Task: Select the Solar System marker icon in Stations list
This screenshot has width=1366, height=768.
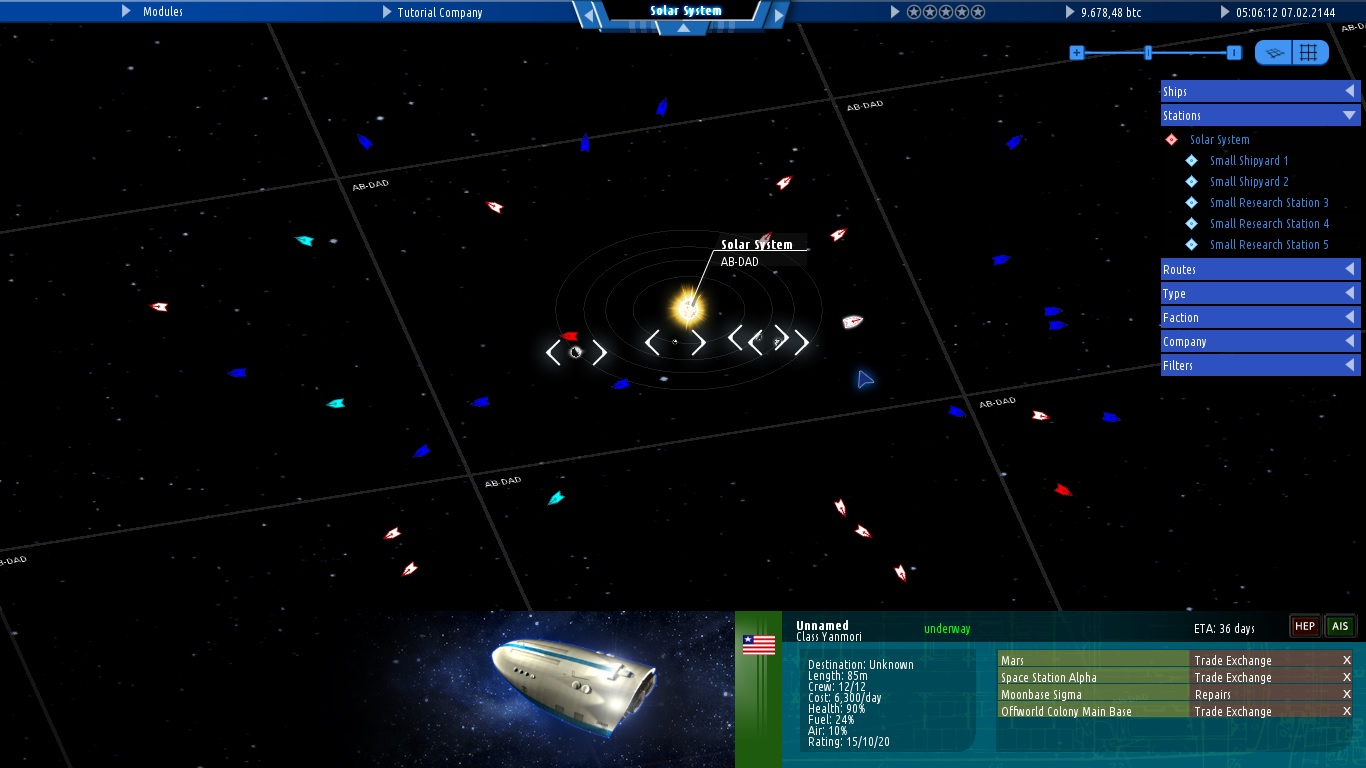Action: click(1171, 139)
